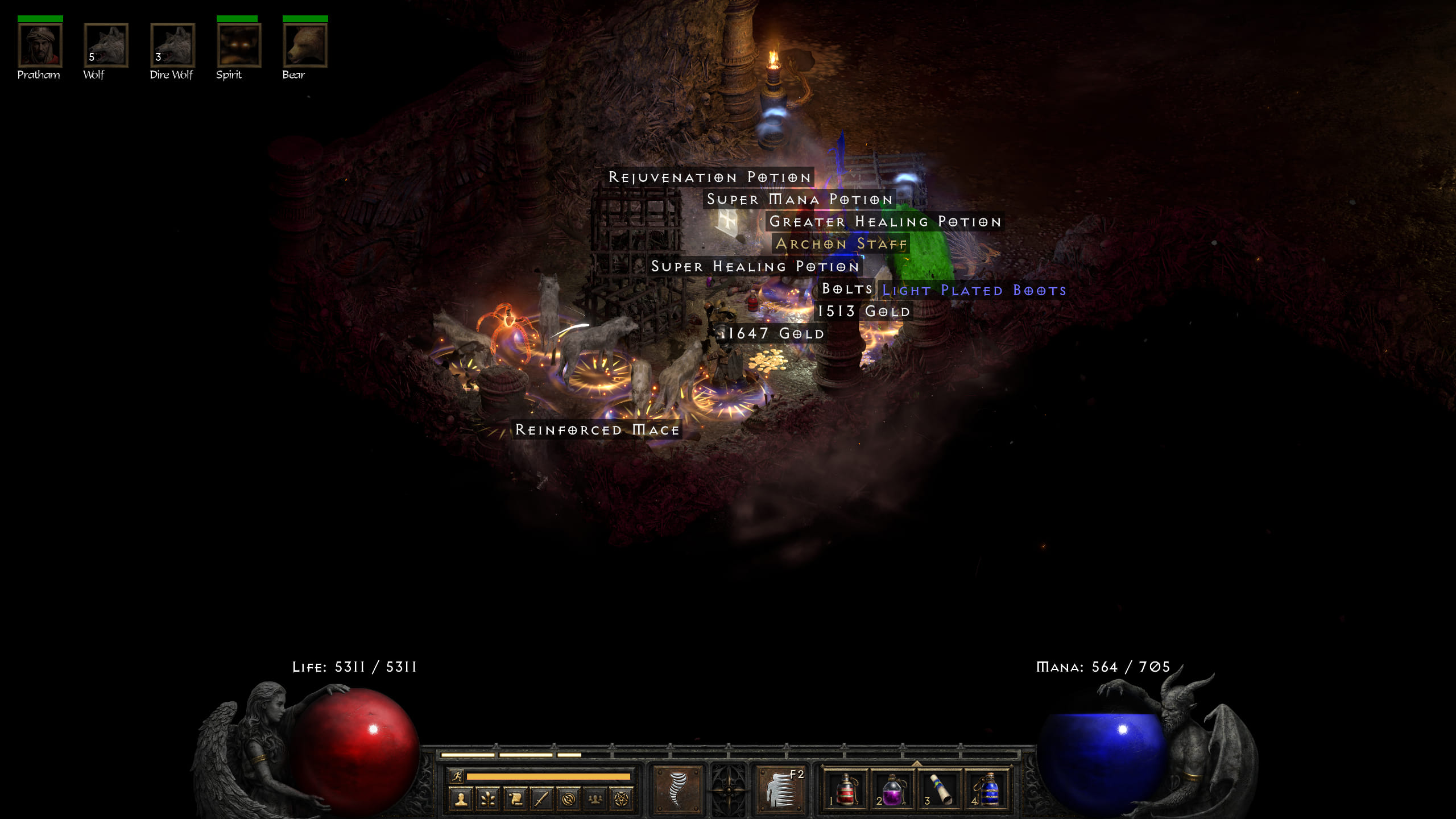1456x819 pixels.
Task: Open the skill tree branch icon
Action: 488,799
